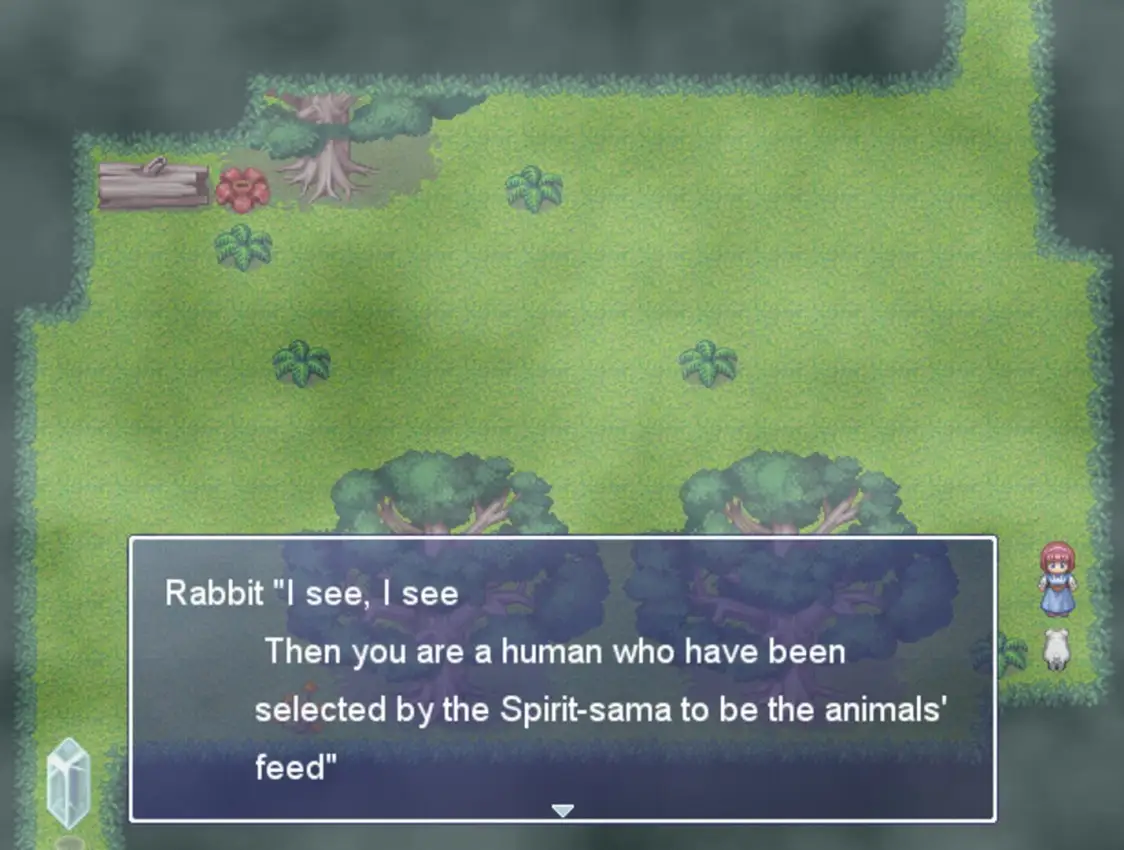Image resolution: width=1124 pixels, height=850 pixels.
Task: Advance dialogue with the down arrow indicator
Action: tap(563, 810)
